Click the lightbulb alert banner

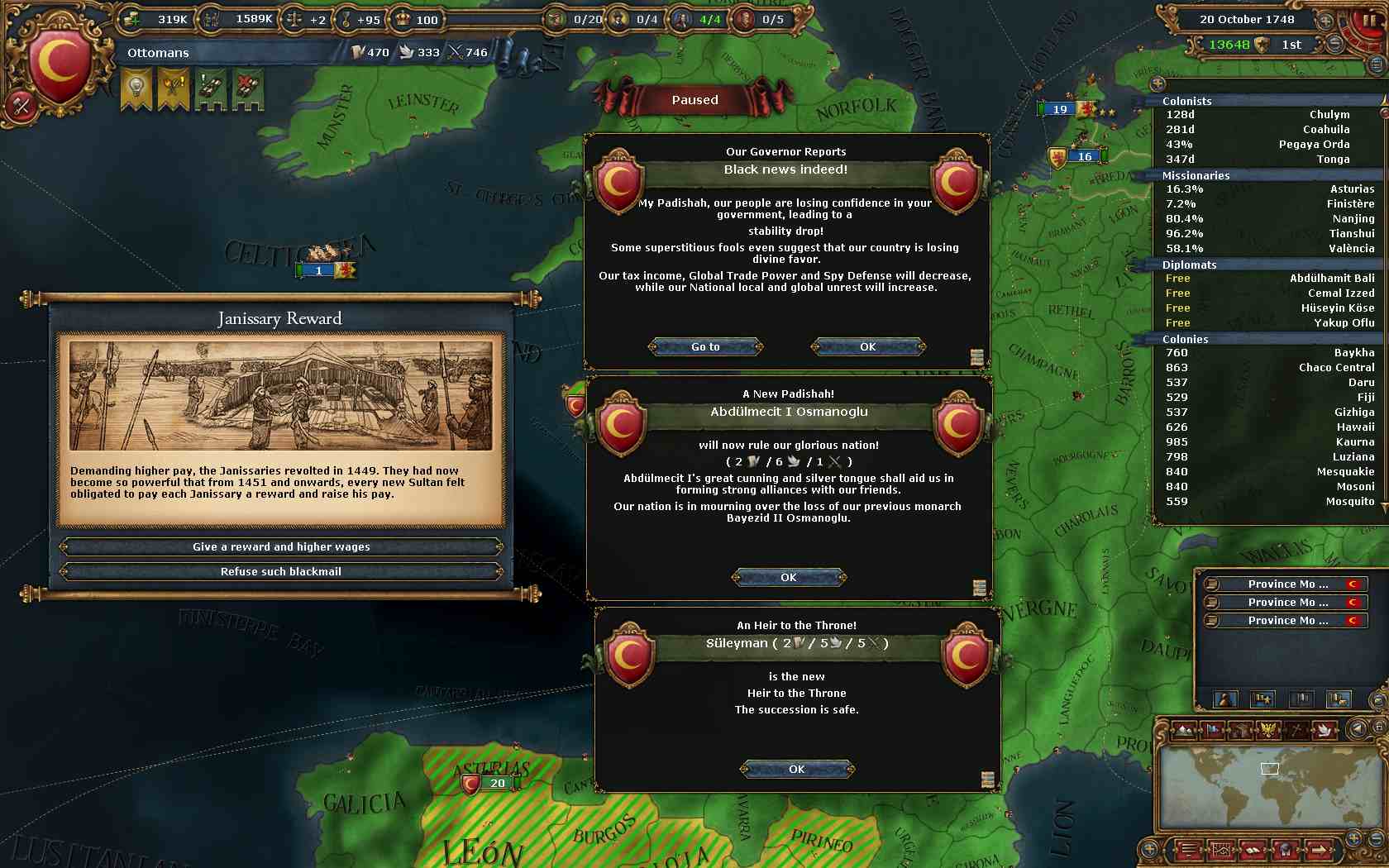136,88
